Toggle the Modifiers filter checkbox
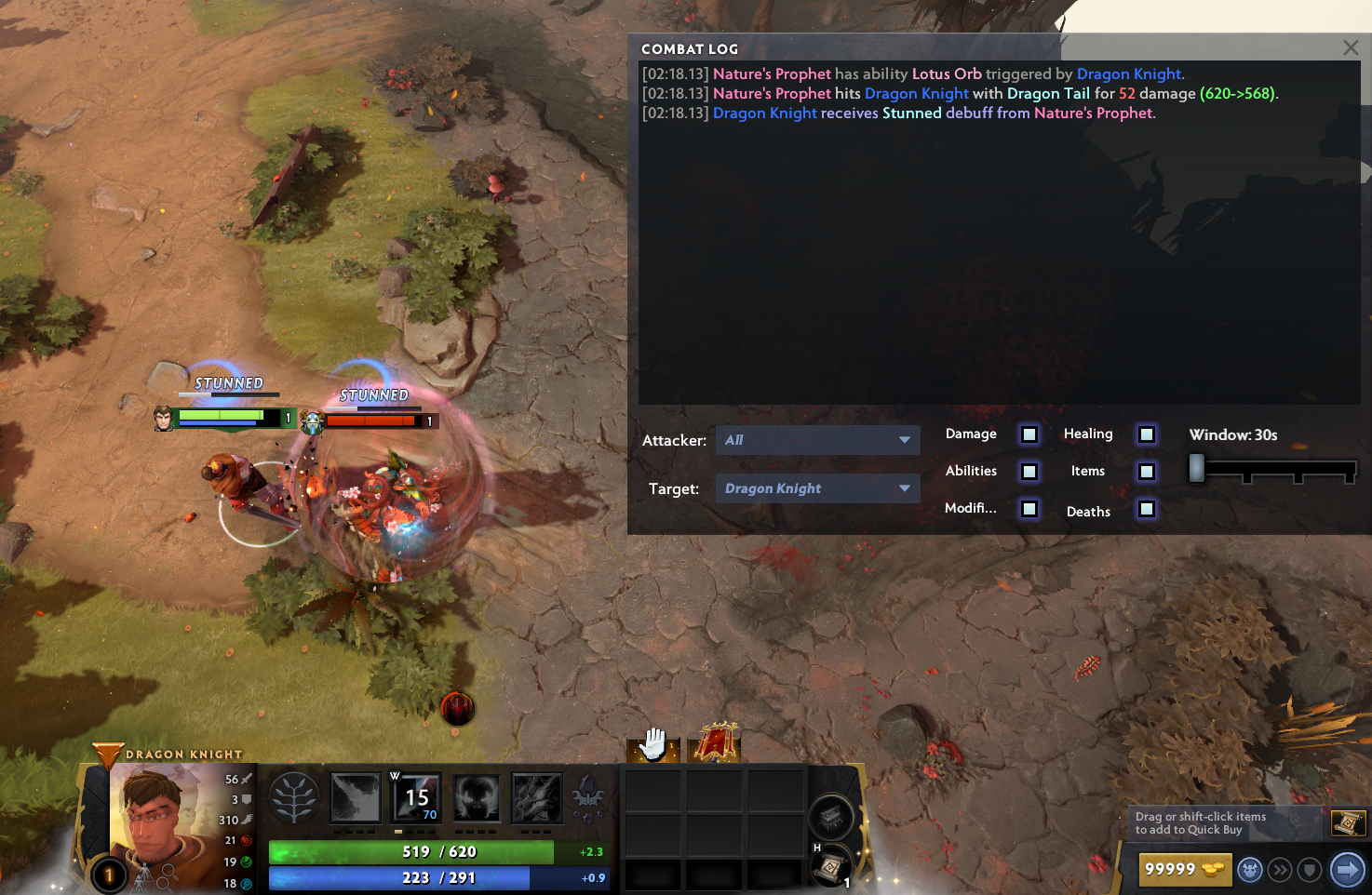 (x=1029, y=509)
